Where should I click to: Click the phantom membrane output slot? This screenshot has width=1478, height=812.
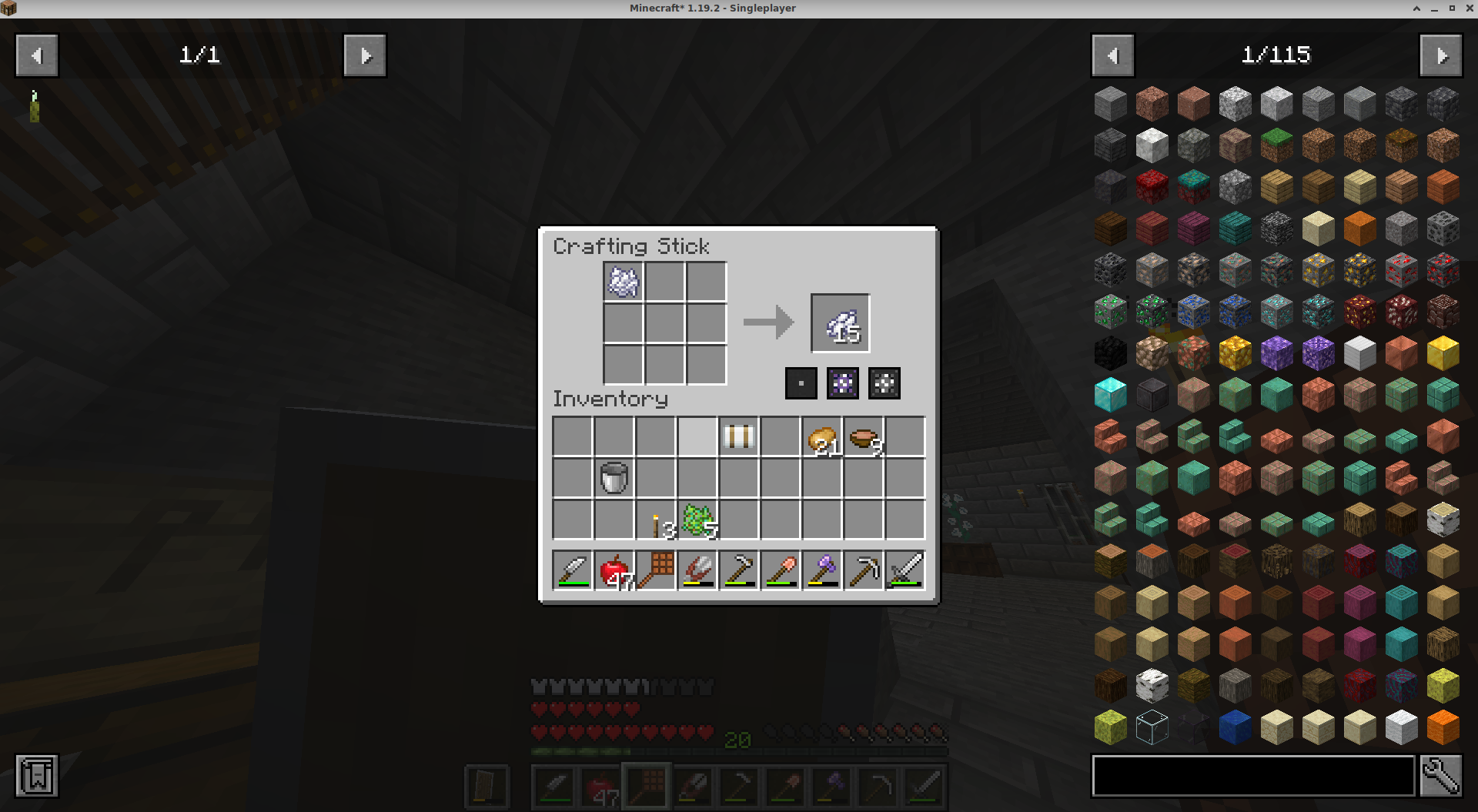tap(840, 322)
